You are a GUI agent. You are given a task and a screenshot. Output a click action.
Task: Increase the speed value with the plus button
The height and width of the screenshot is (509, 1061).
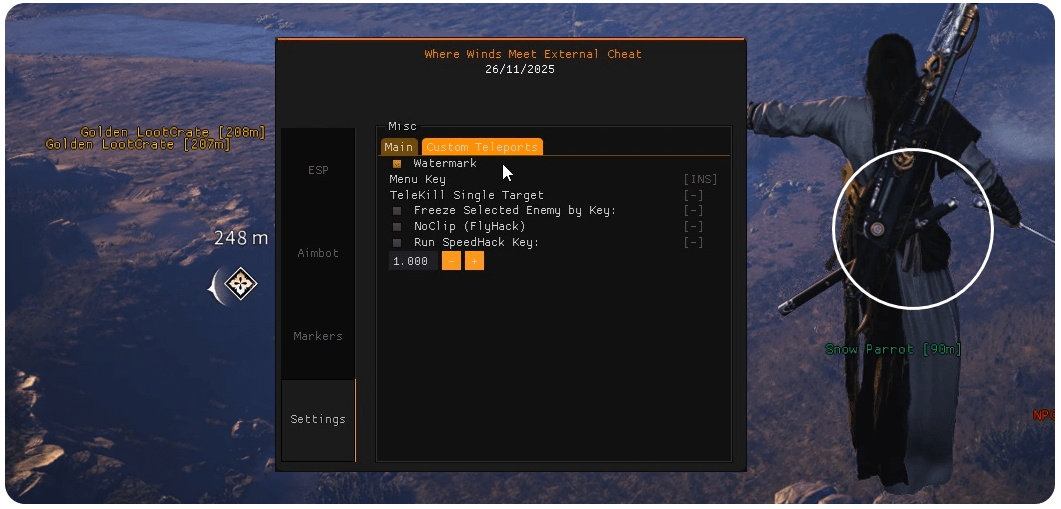pyautogui.click(x=474, y=261)
